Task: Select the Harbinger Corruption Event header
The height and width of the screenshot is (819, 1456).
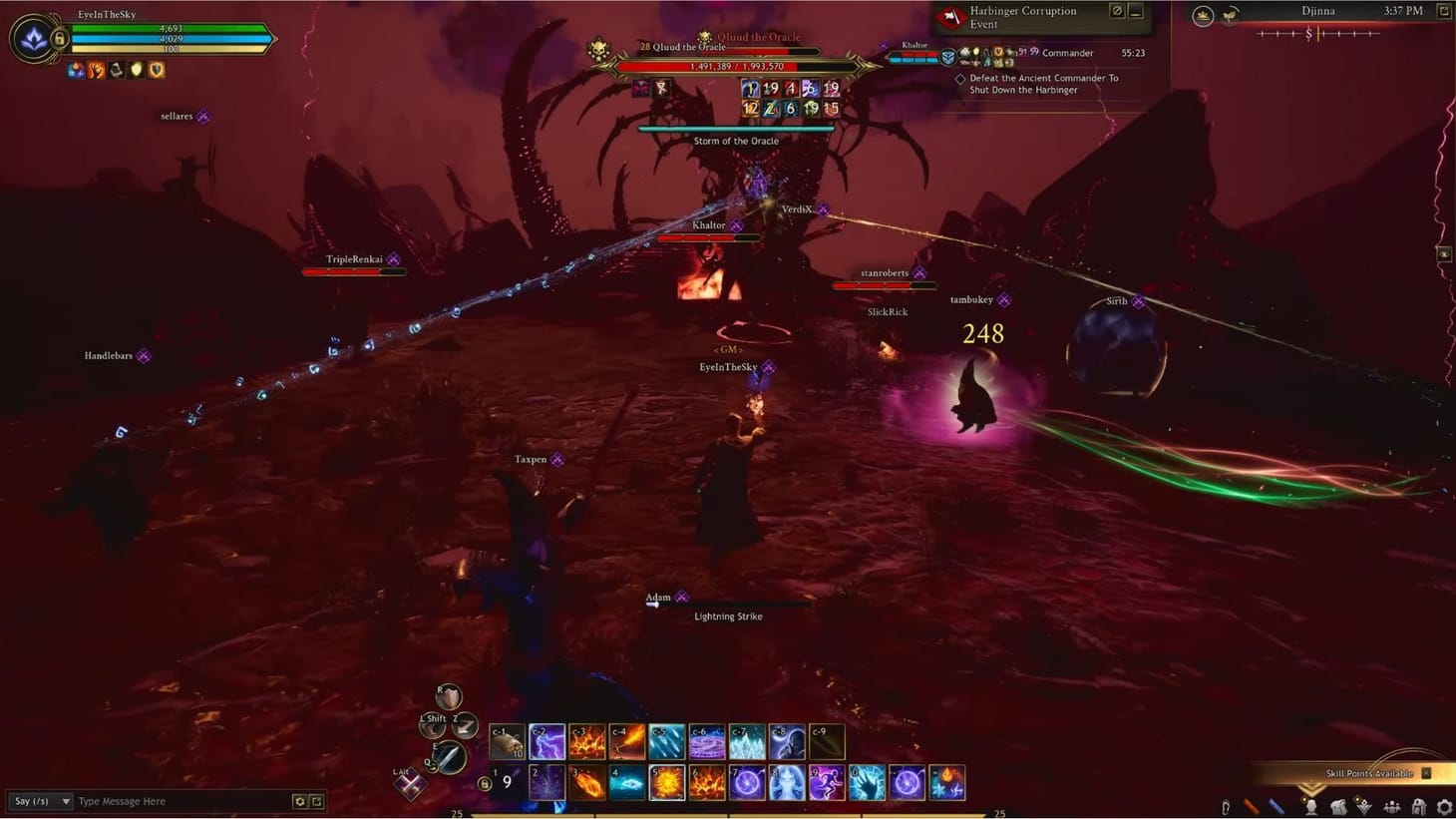Action: [x=1022, y=17]
